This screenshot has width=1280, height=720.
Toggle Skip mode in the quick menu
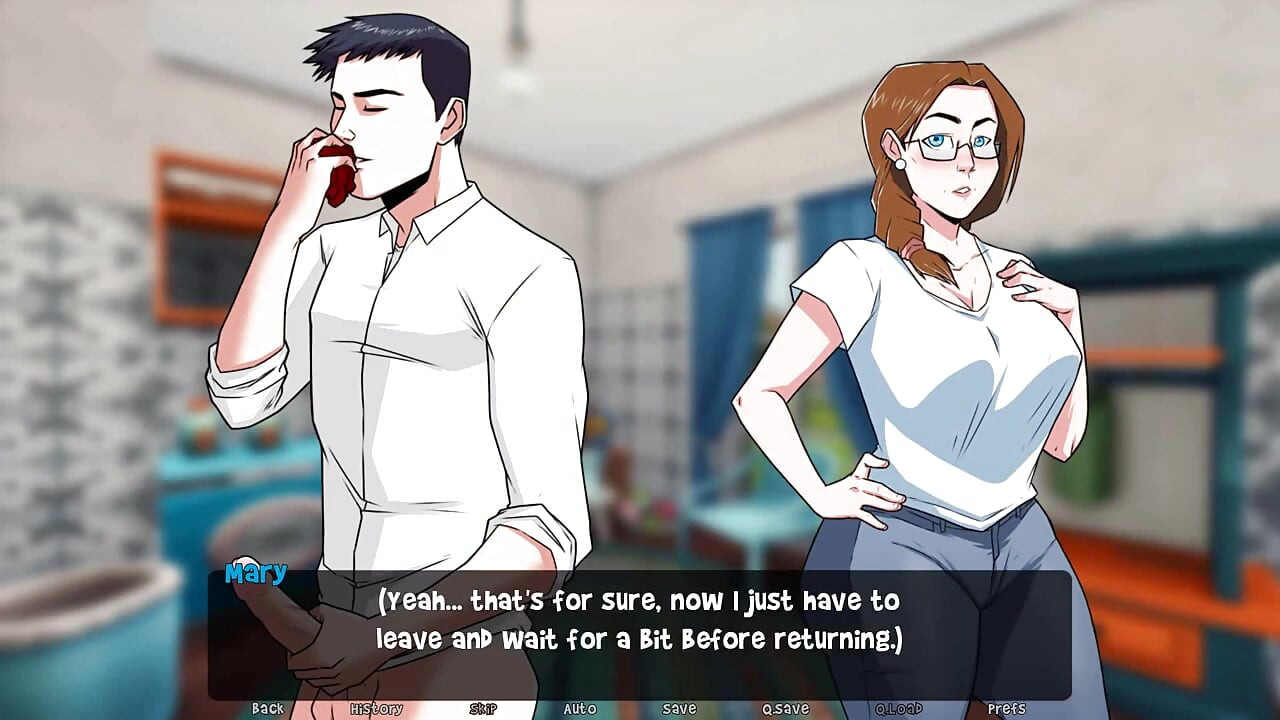[x=481, y=708]
